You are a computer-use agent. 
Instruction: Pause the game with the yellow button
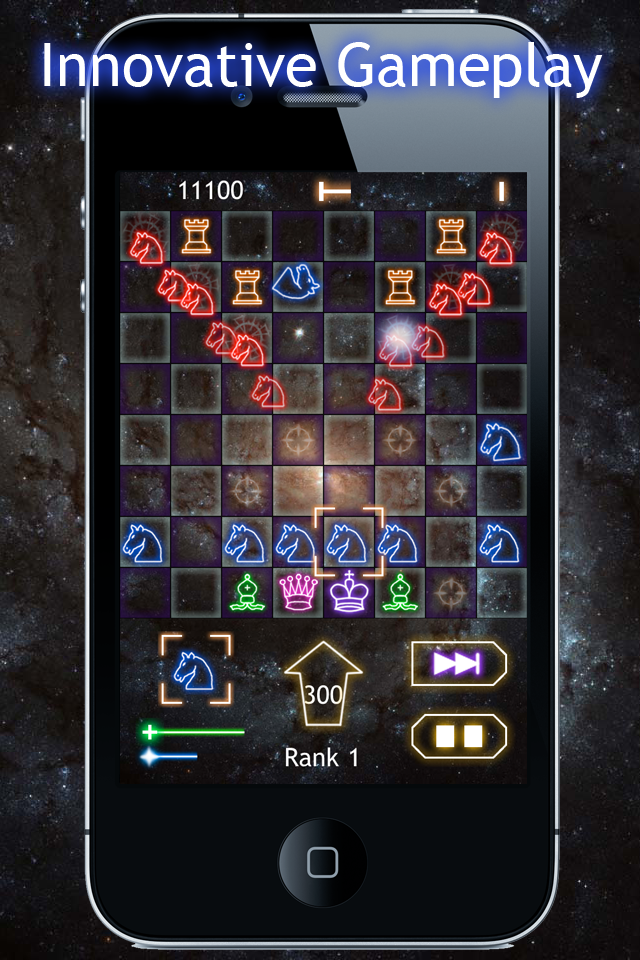459,736
